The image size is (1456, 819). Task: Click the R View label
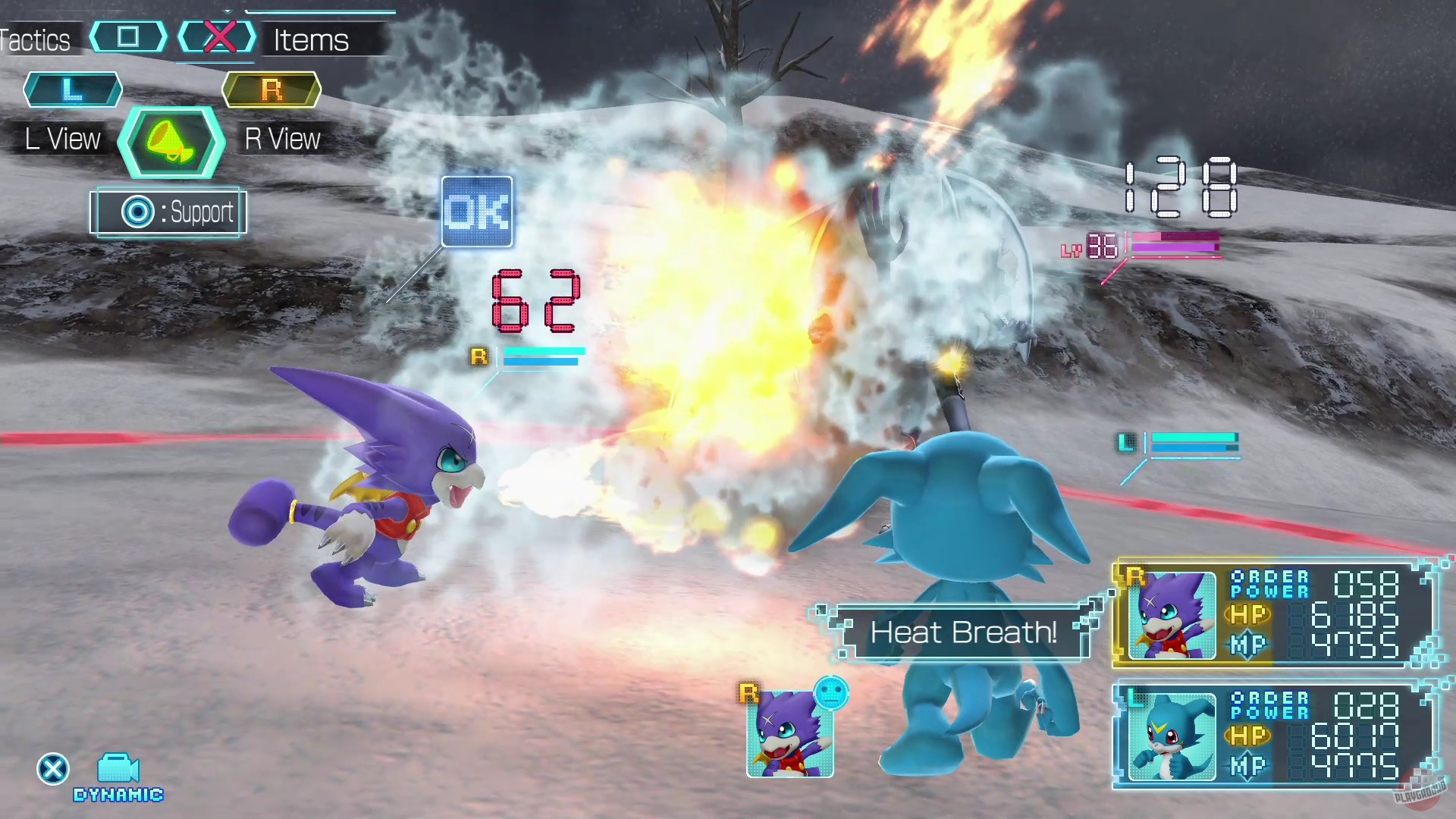(281, 139)
